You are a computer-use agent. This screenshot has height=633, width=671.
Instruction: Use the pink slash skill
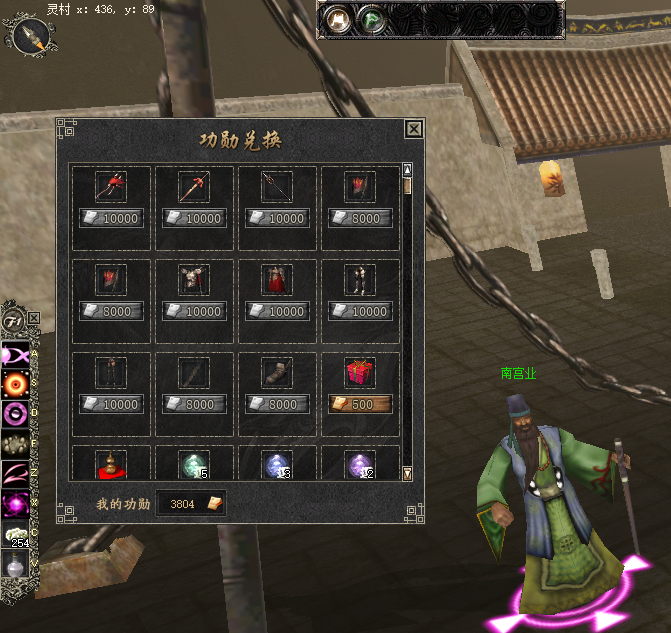coord(15,472)
